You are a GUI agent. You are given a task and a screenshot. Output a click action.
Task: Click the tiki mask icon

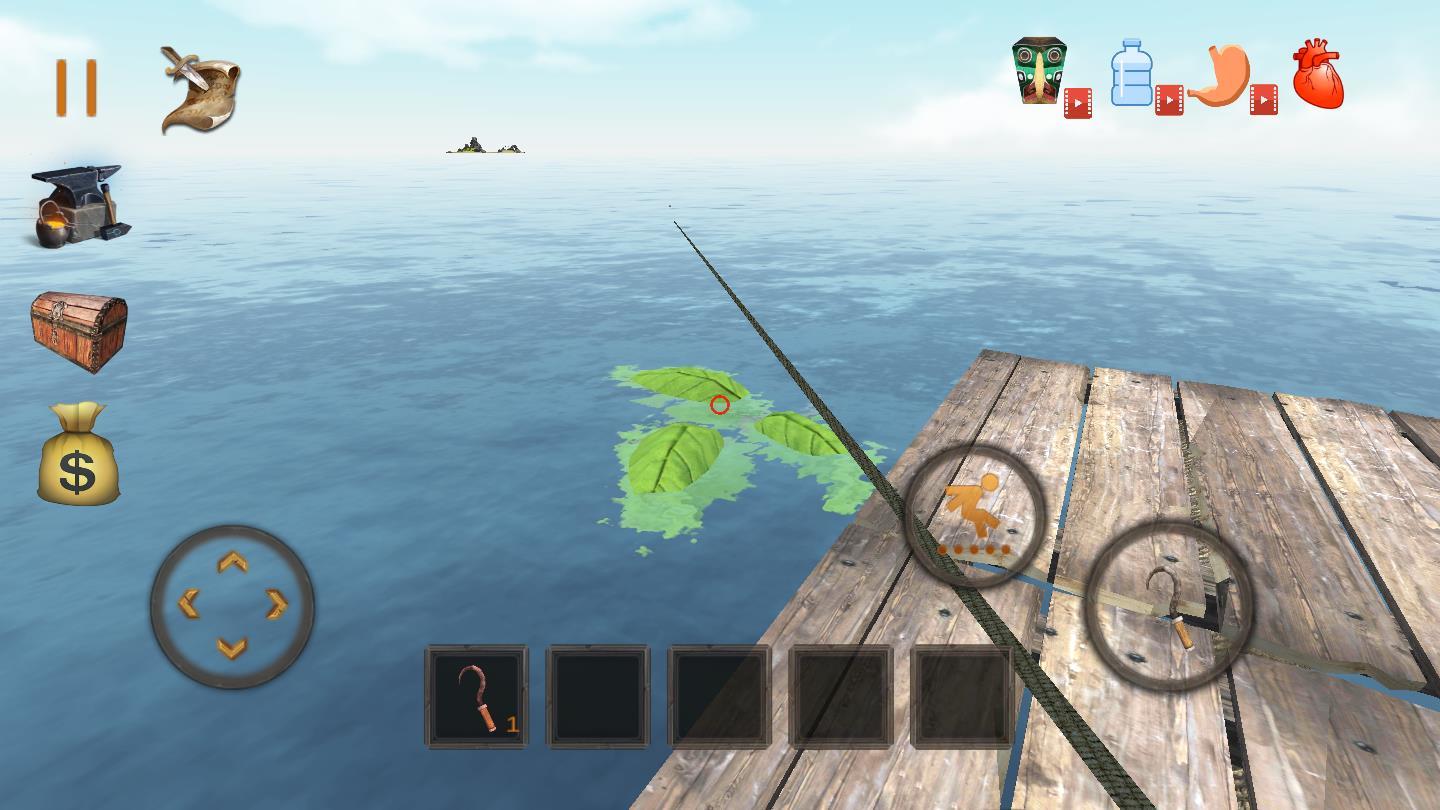1039,70
